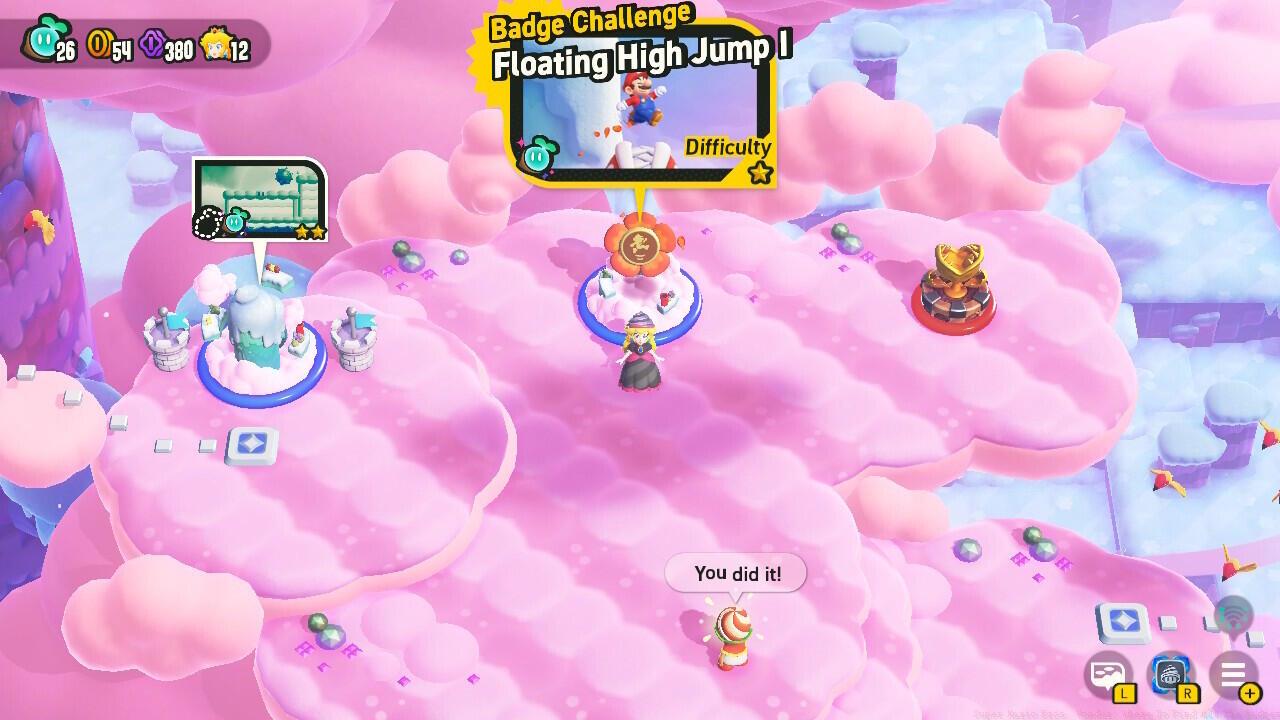Select the Difficulty label on the badge panel
The width and height of the screenshot is (1280, 720).
728,146
